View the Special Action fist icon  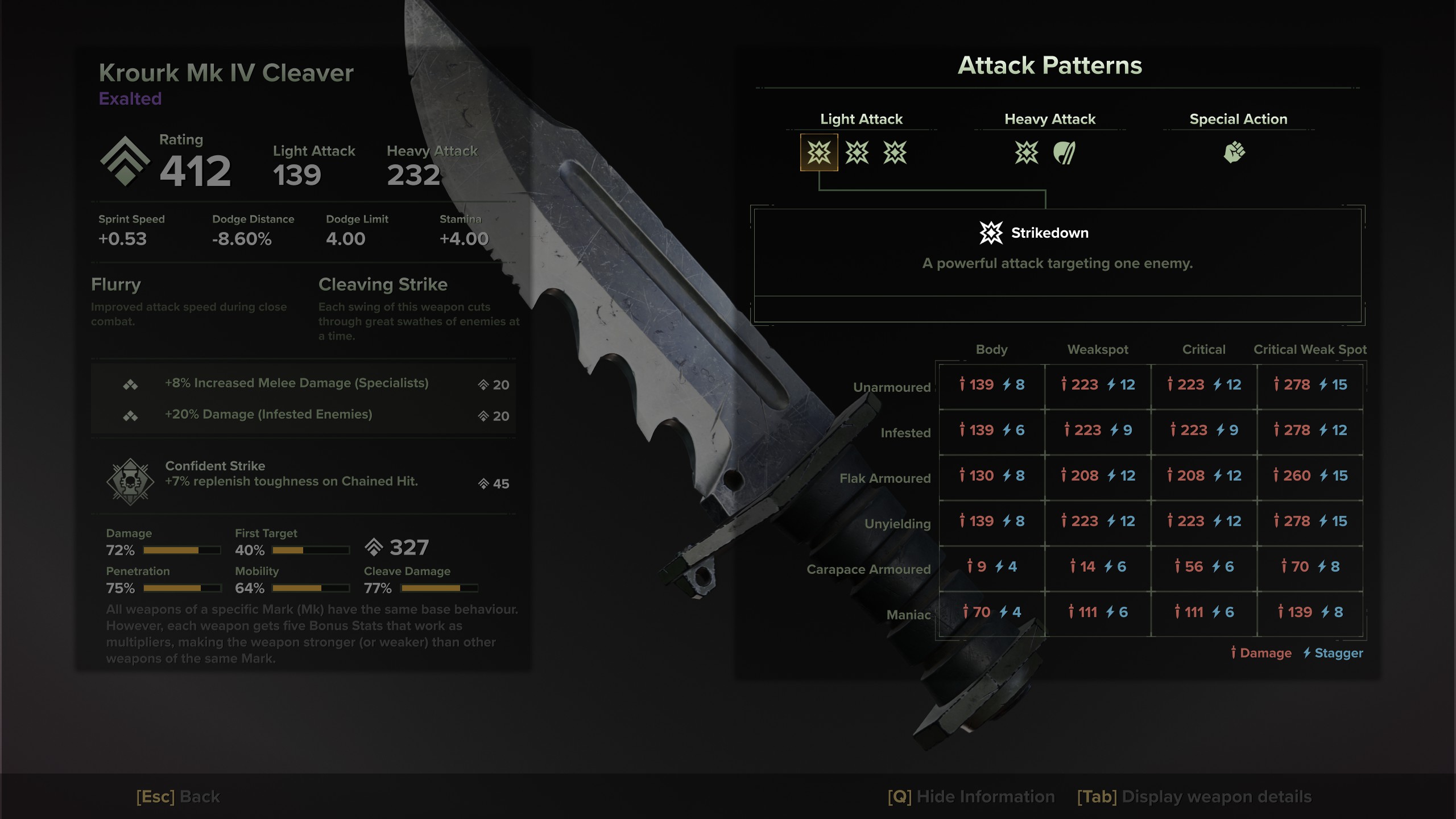pos(1234,152)
